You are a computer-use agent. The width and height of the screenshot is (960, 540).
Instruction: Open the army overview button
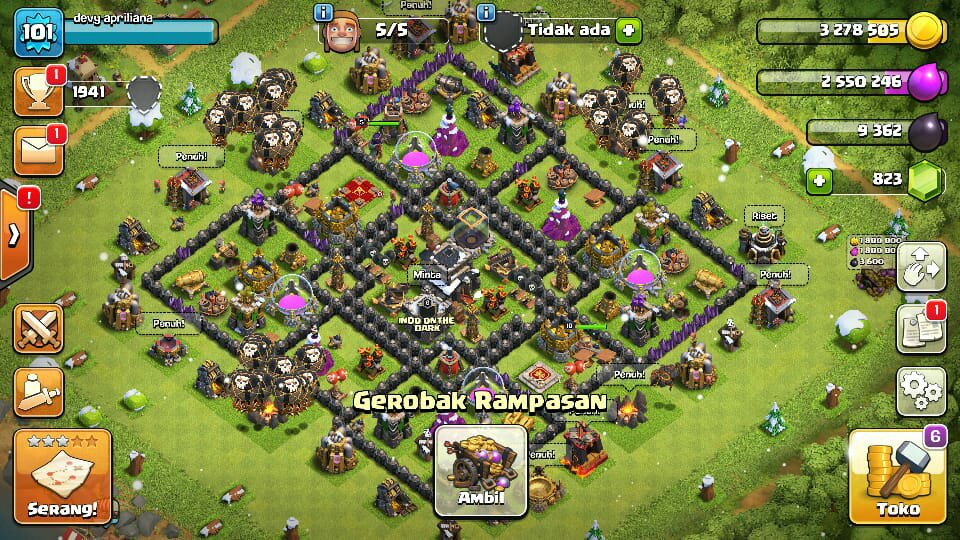39,391
